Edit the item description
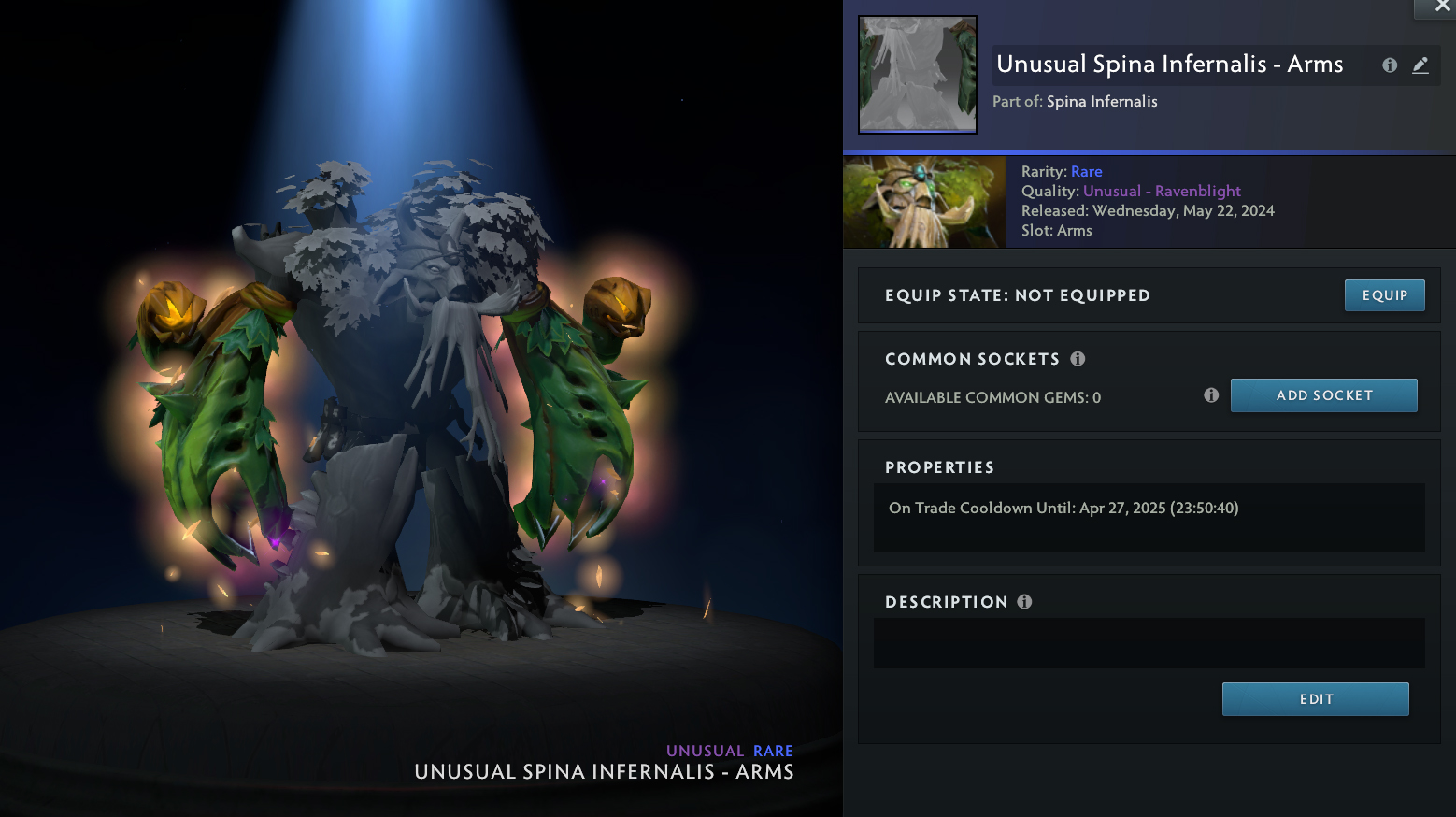This screenshot has height=817, width=1456. tap(1315, 699)
